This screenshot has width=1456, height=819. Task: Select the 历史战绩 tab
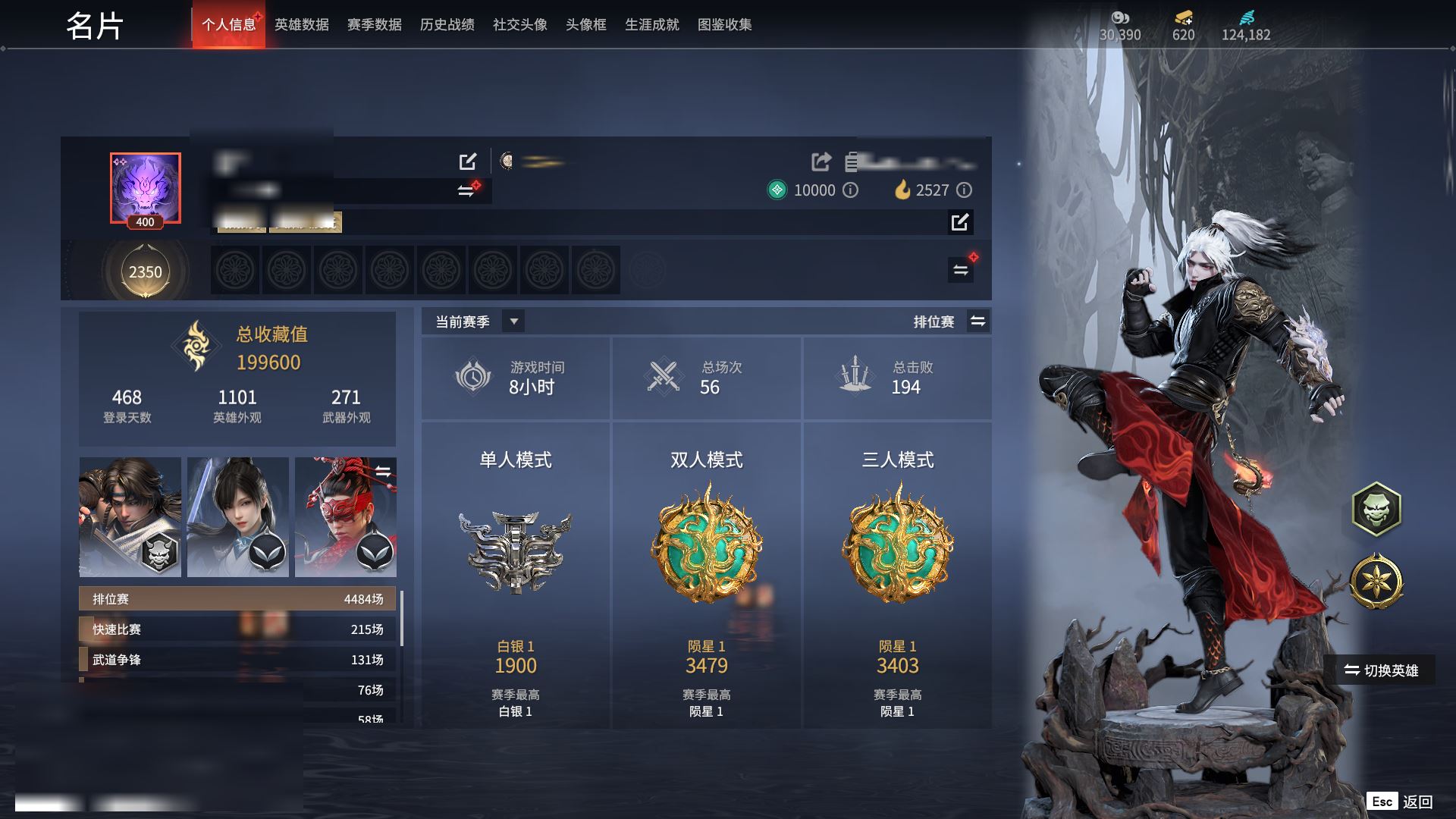point(447,25)
